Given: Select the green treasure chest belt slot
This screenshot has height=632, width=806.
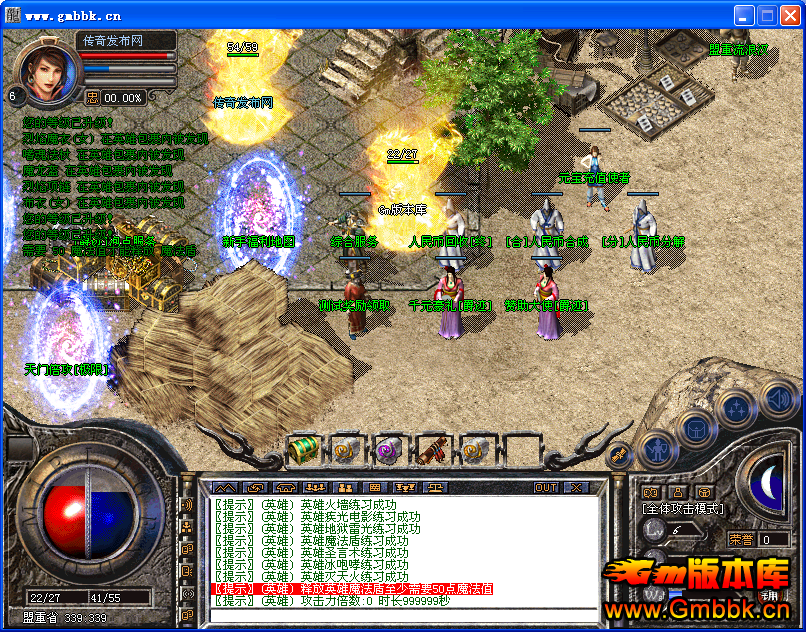Looking at the screenshot, I should [x=302, y=450].
